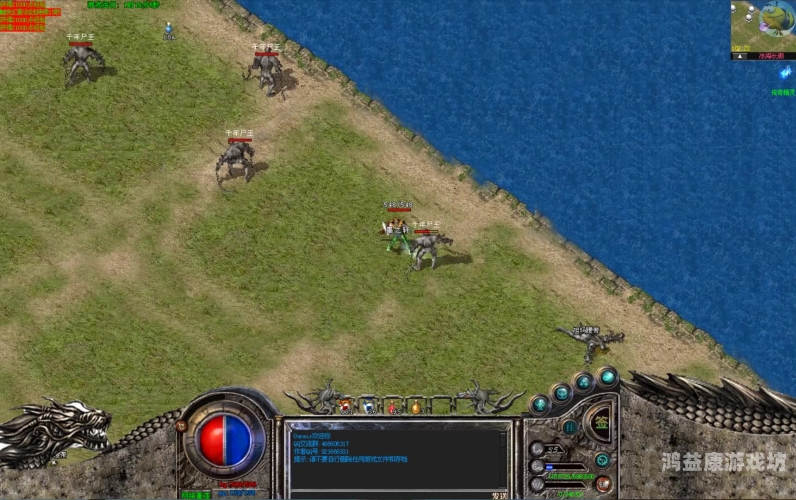Click the teal gear-like round button

(x=602, y=459)
